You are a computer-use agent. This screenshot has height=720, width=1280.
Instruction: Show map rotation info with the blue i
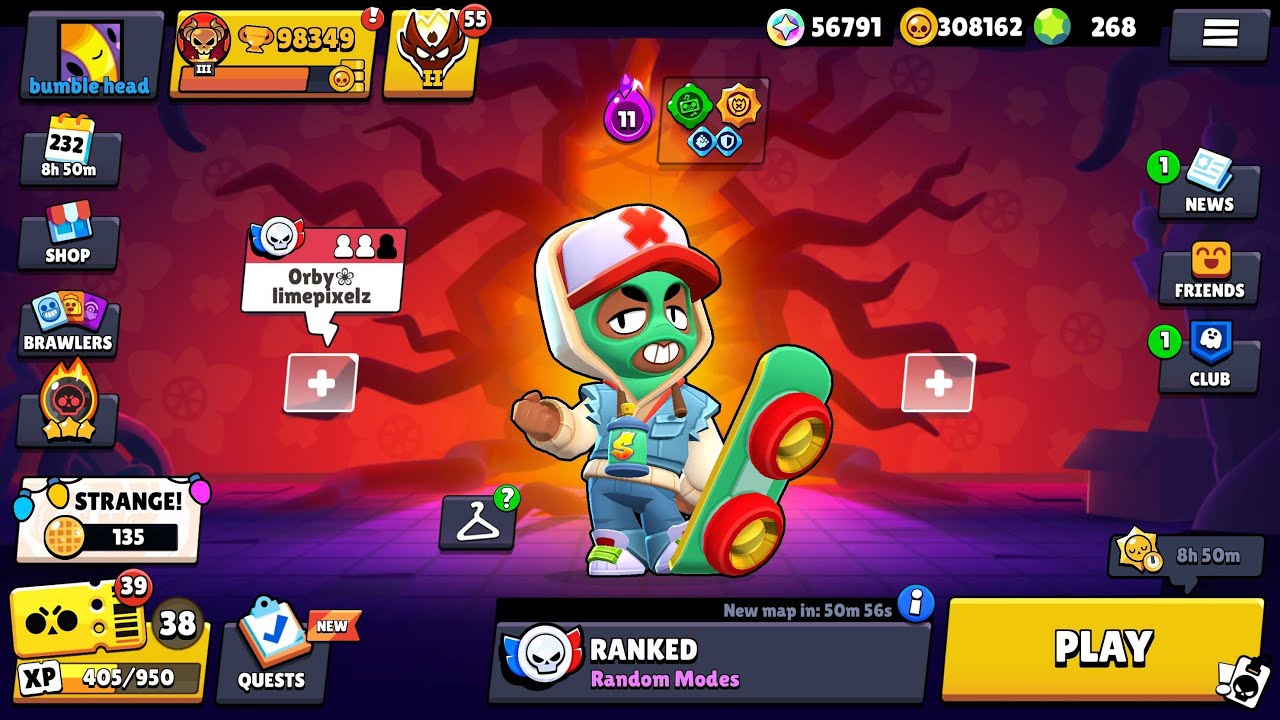[x=915, y=603]
